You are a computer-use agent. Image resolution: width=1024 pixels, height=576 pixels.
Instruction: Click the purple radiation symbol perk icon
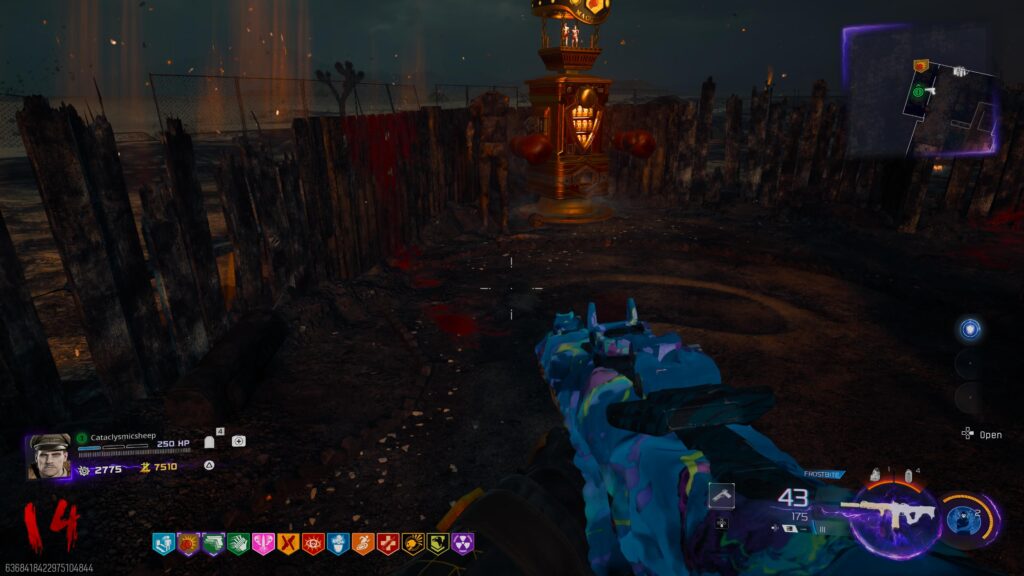tap(462, 544)
